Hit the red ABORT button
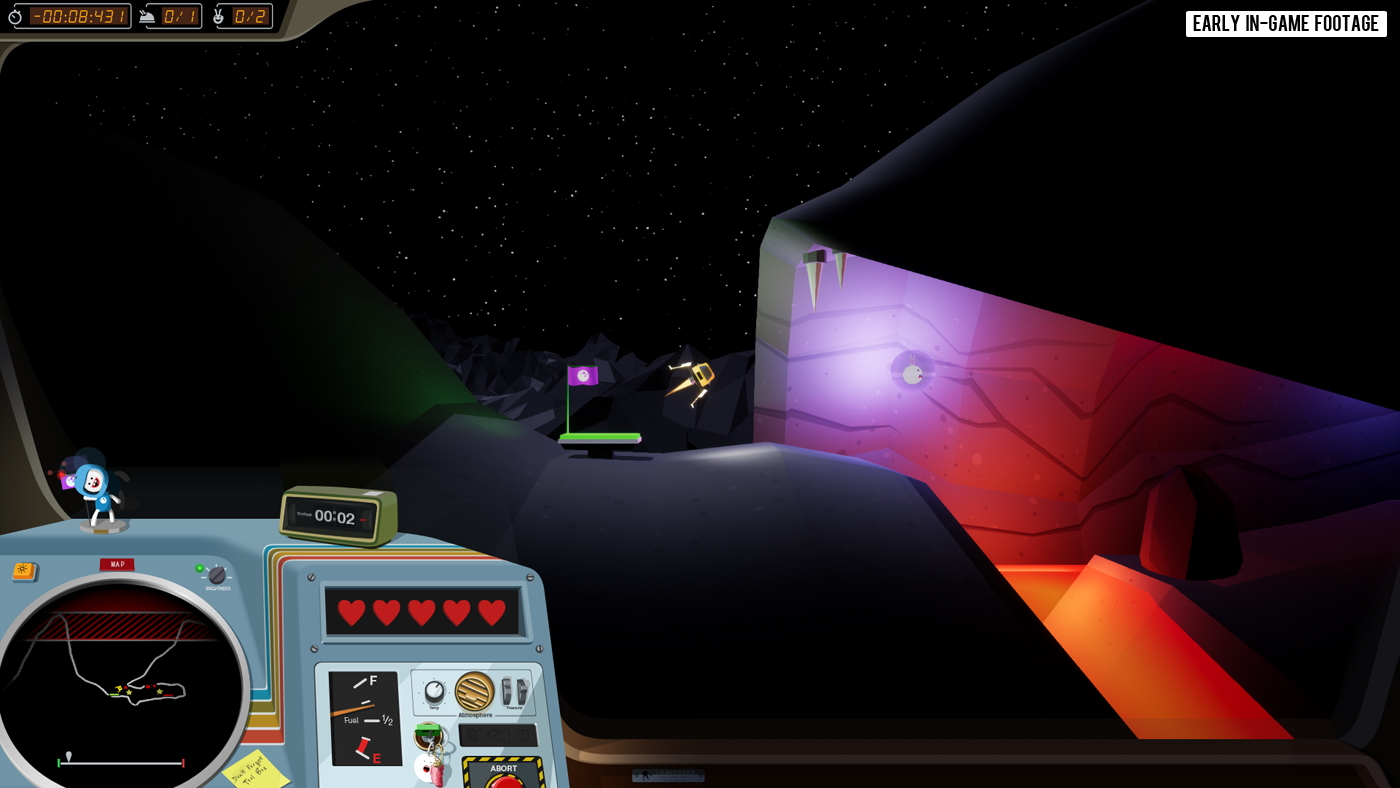Screen dimensions: 1400x788 [x=505, y=780]
